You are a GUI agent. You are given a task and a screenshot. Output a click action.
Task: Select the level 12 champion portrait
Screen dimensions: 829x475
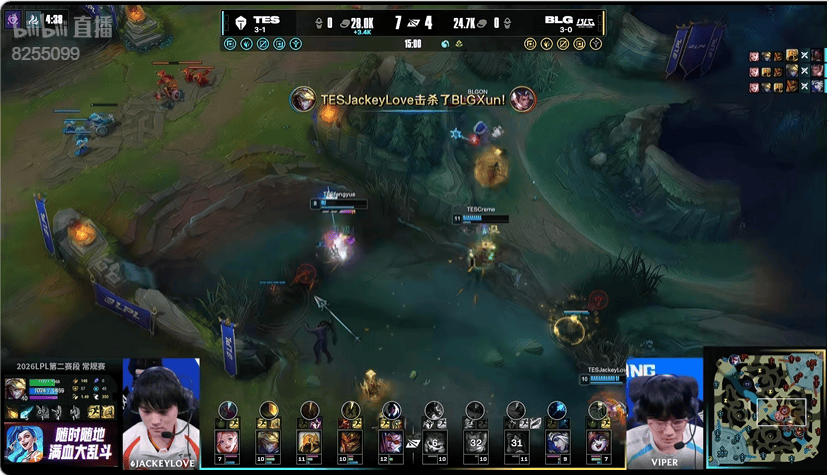coord(391,442)
